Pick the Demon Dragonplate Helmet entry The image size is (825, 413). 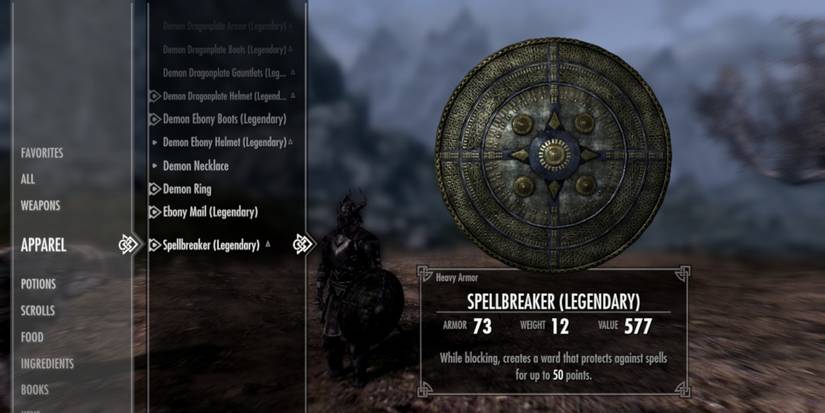click(x=224, y=96)
